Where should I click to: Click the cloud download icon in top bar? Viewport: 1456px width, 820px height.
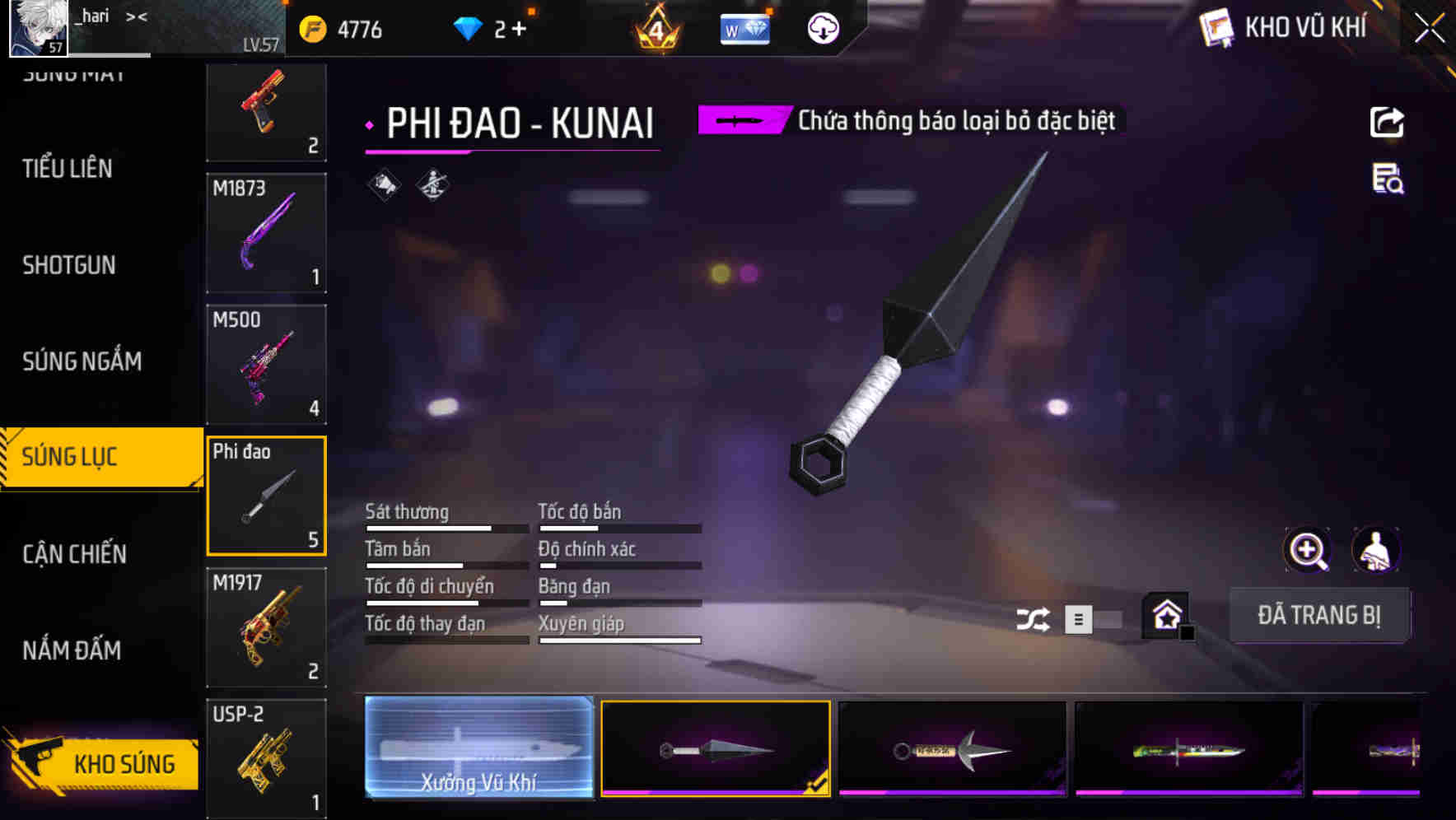[x=821, y=29]
